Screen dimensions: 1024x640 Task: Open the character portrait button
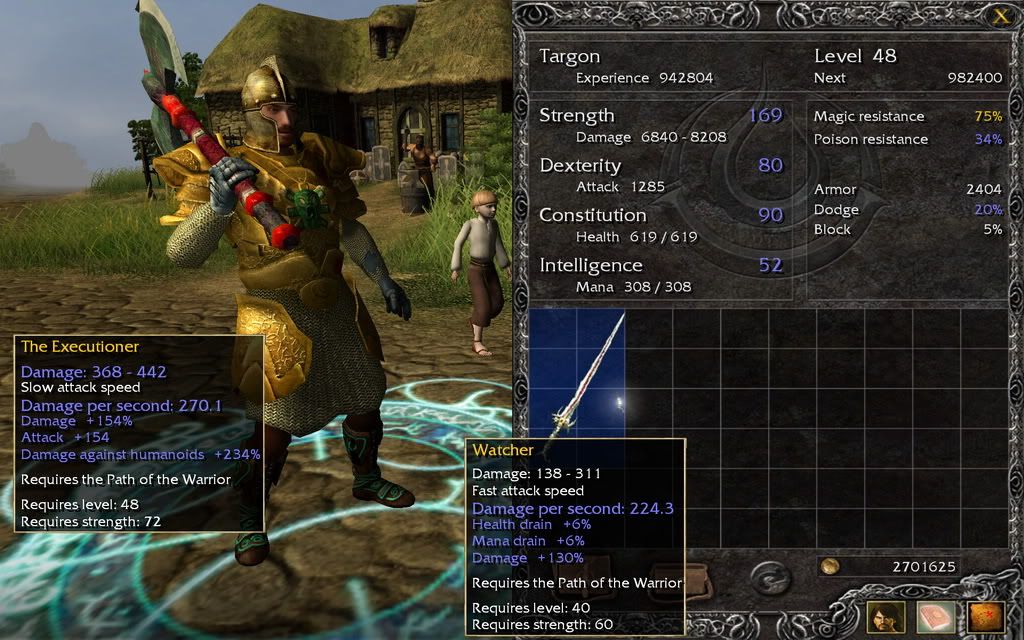pyautogui.click(x=886, y=617)
